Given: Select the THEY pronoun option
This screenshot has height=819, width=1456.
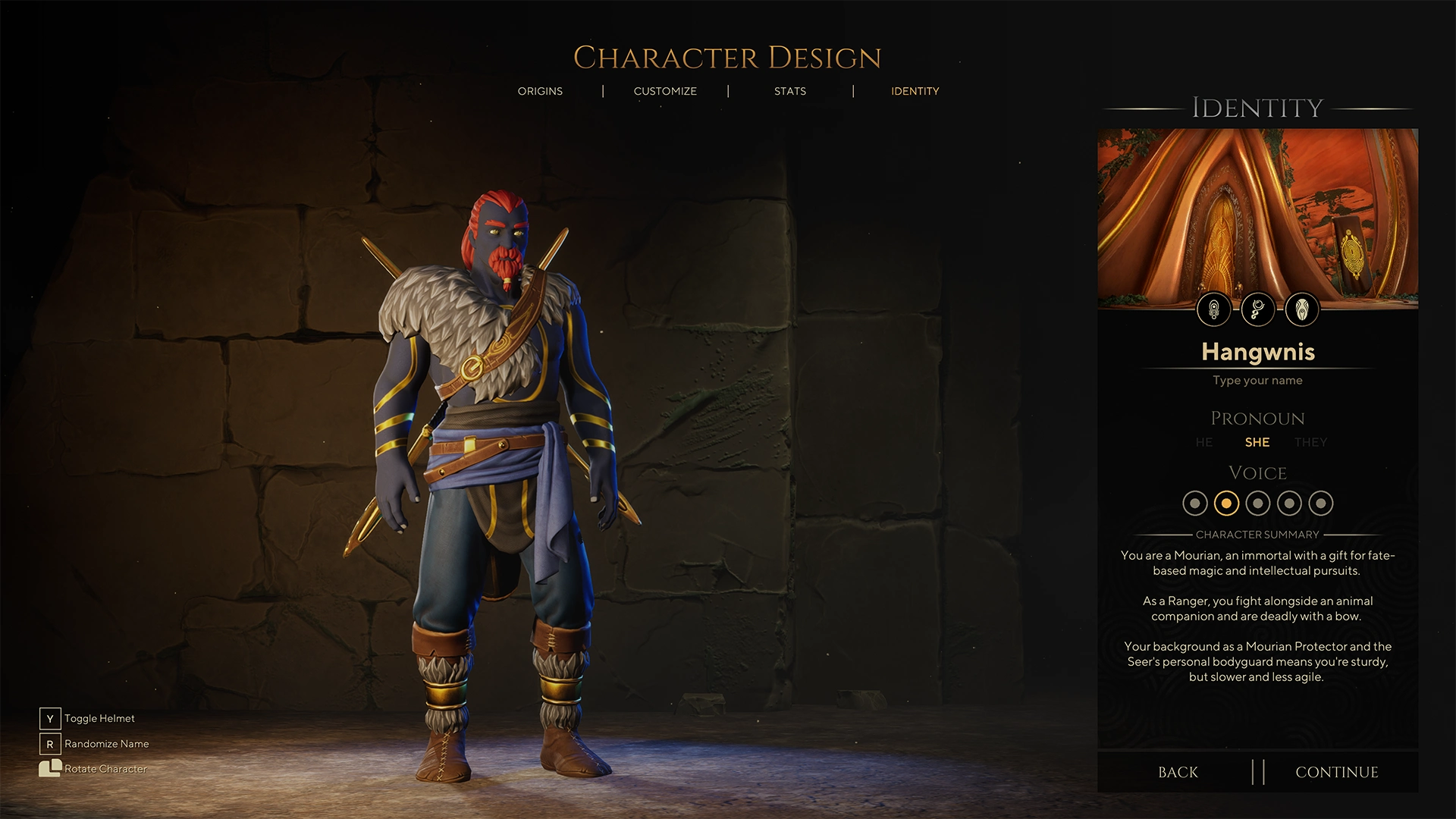Looking at the screenshot, I should (x=1311, y=442).
